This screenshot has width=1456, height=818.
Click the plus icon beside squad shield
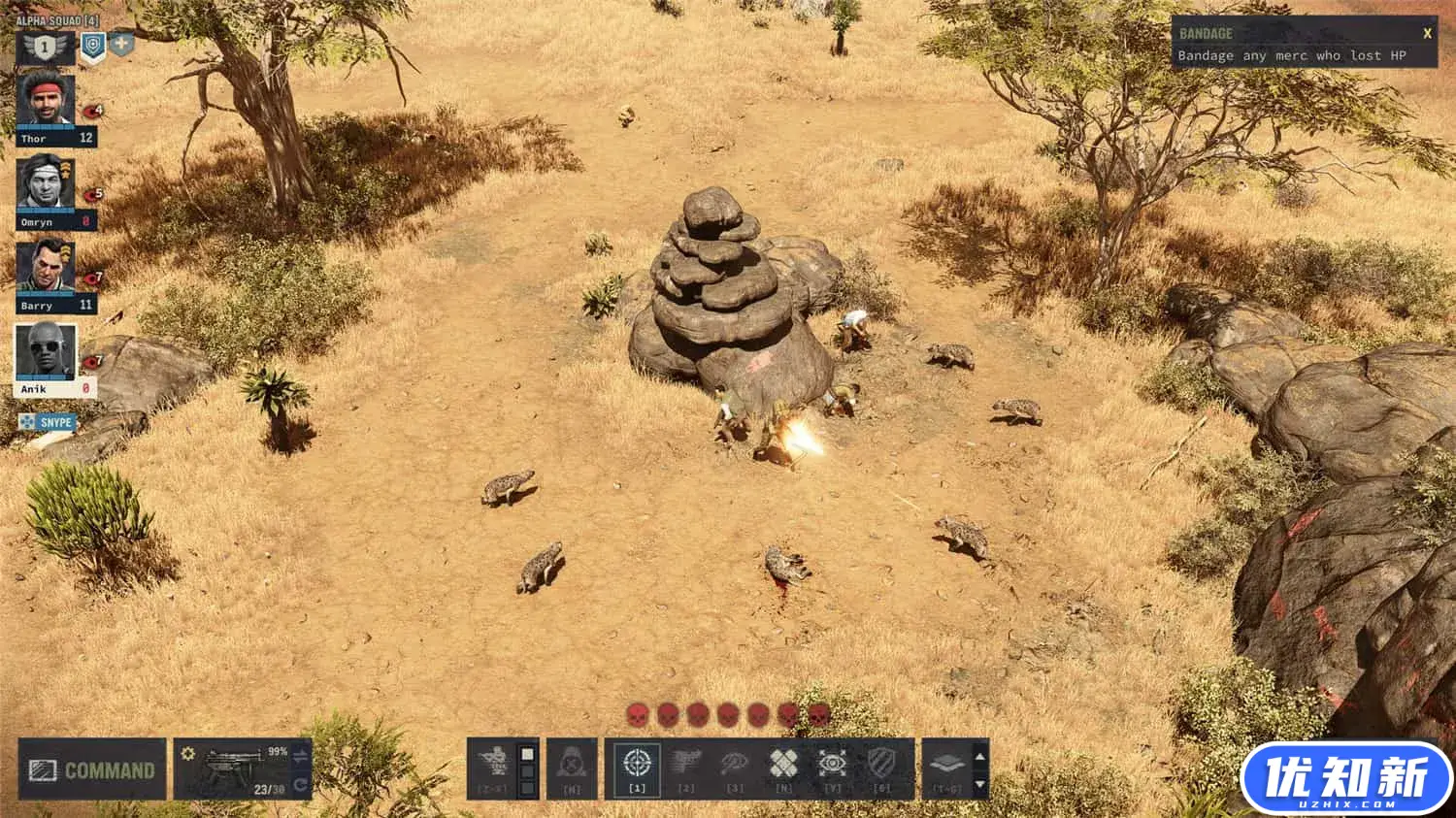tap(121, 44)
